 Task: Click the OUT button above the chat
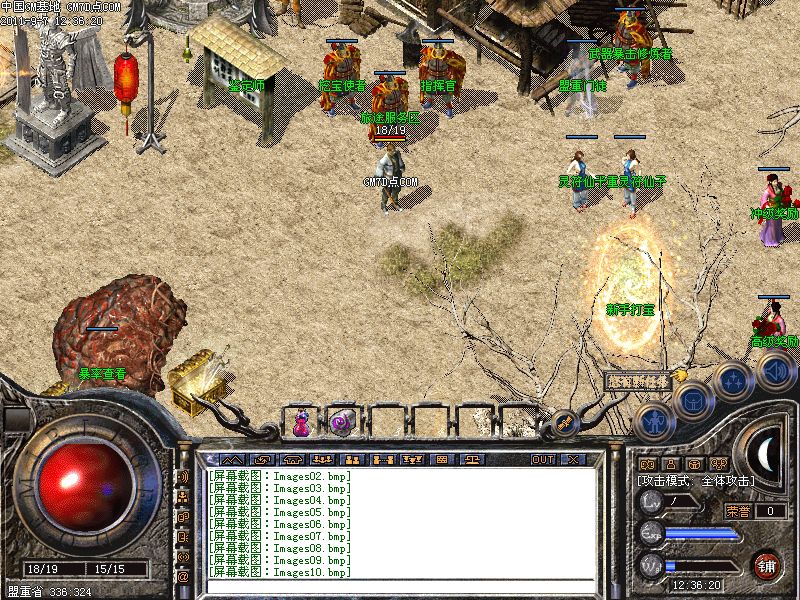tap(542, 459)
